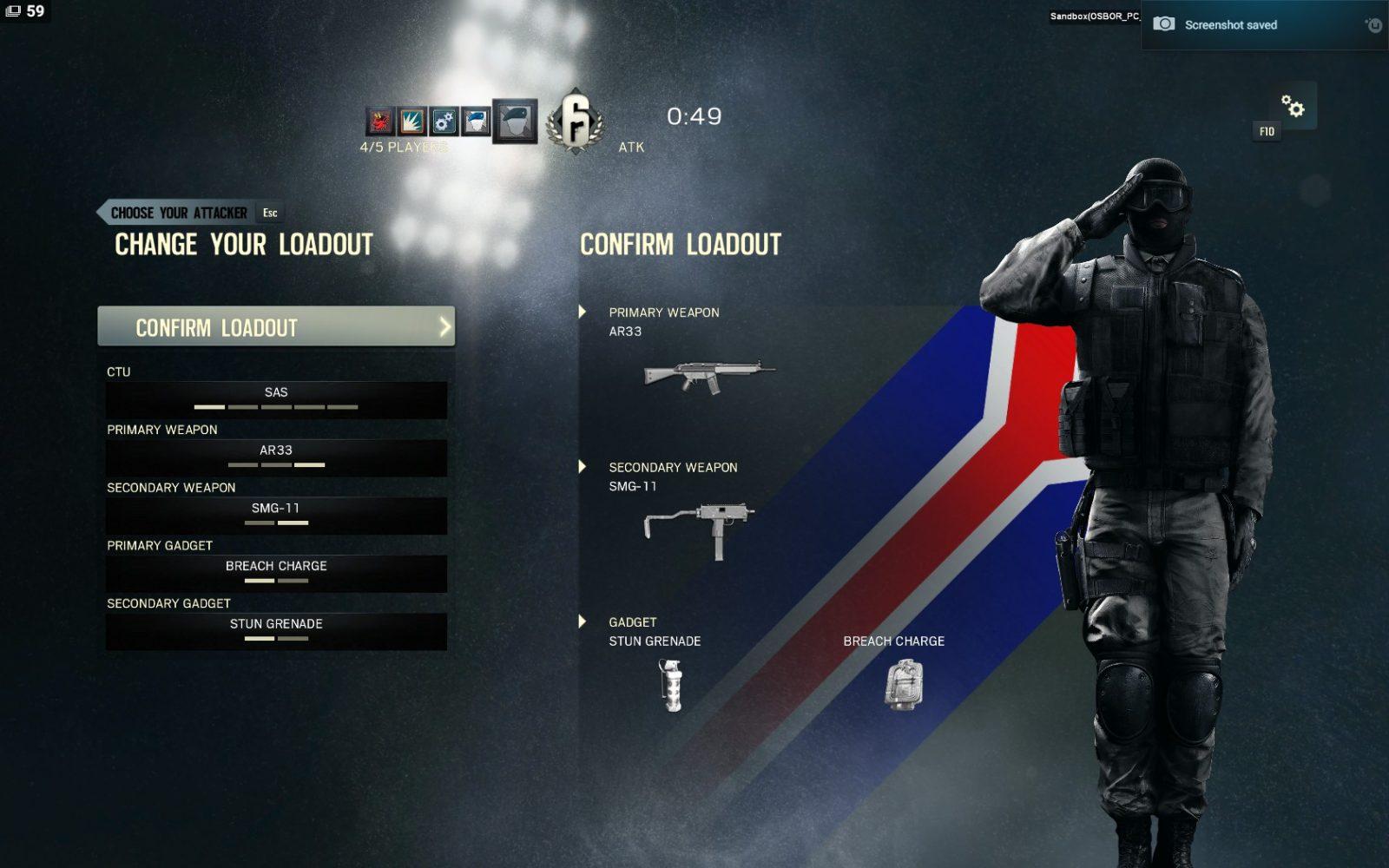Choose the breach charge gadget icon

coord(903,684)
